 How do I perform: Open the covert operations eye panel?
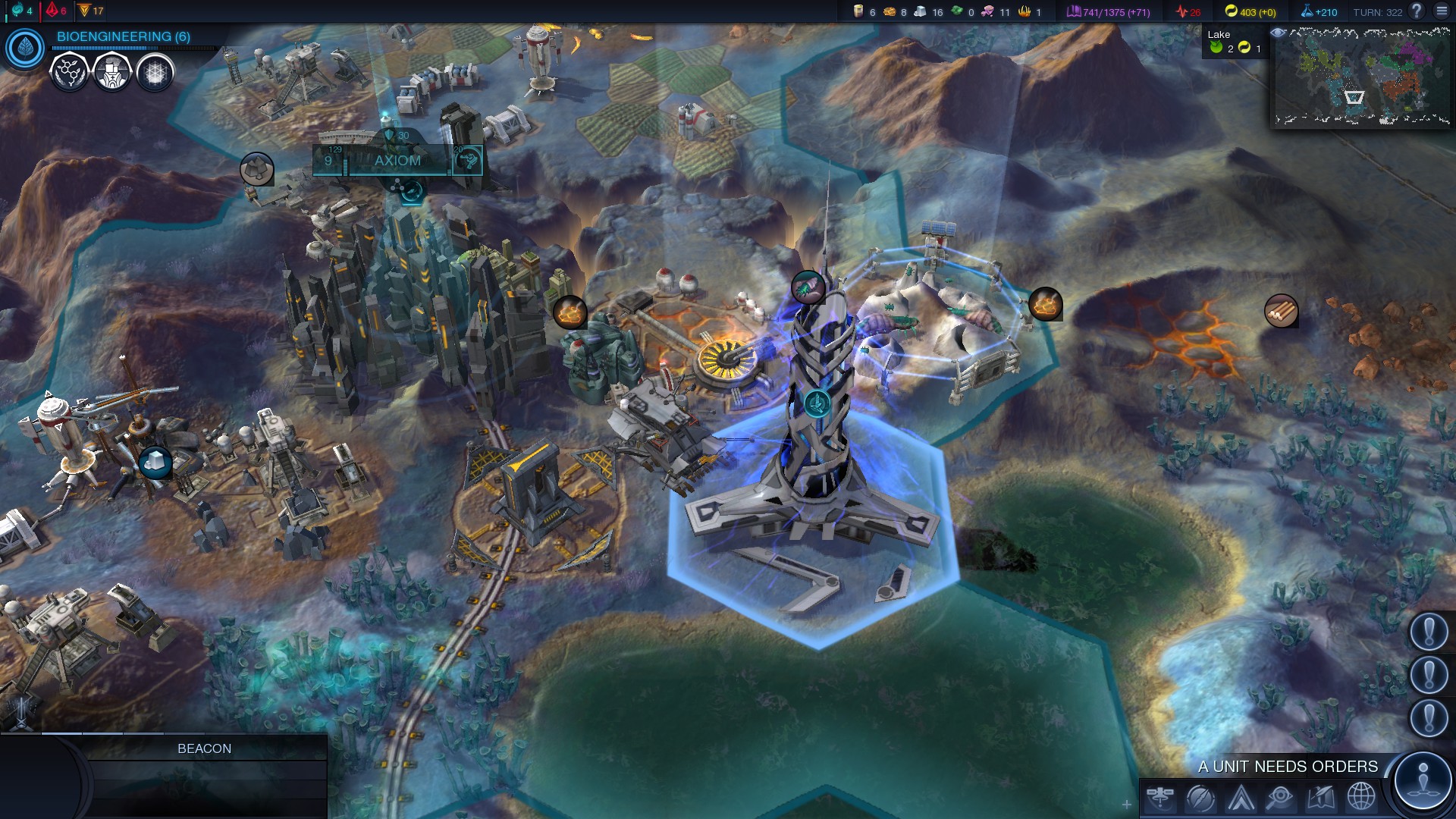pos(1280,798)
